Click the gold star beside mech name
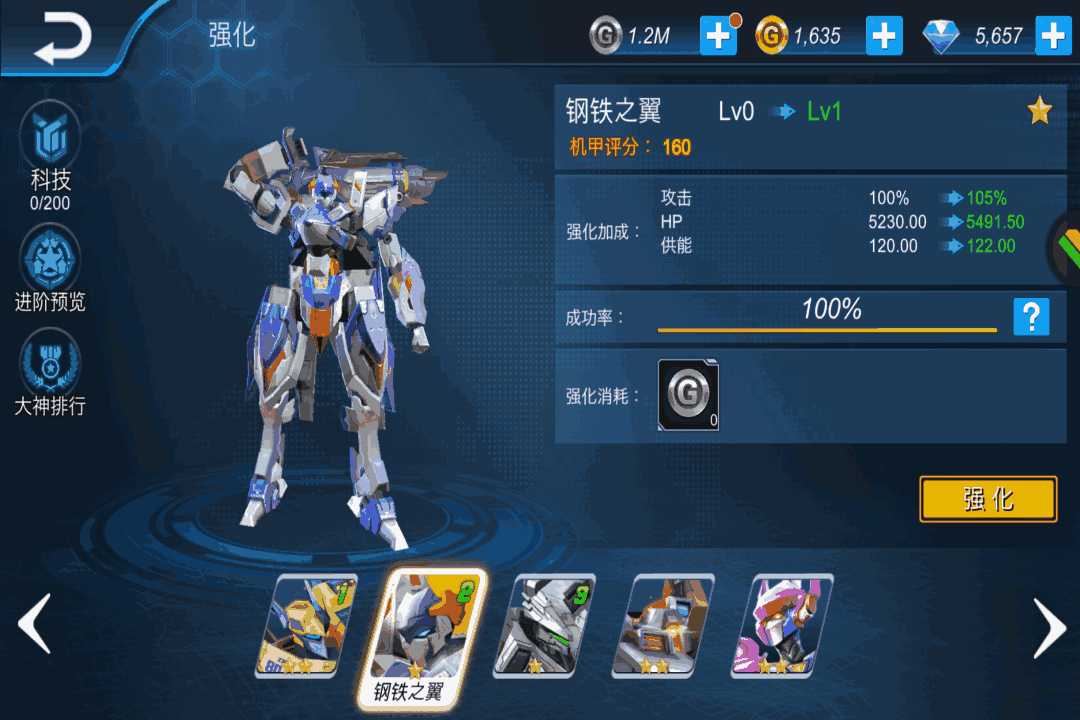This screenshot has width=1080, height=720. (1040, 111)
